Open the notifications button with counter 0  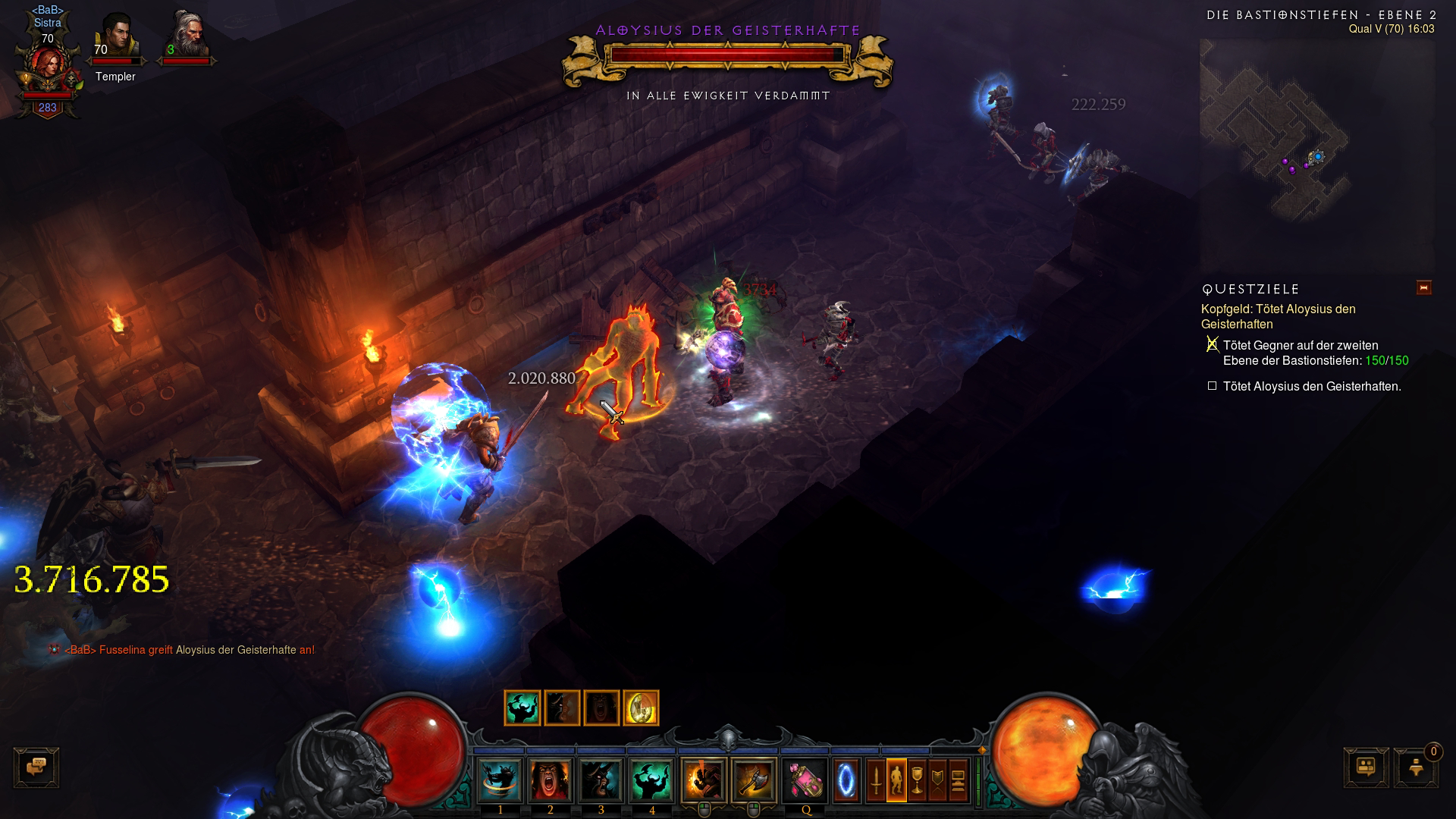click(1416, 767)
